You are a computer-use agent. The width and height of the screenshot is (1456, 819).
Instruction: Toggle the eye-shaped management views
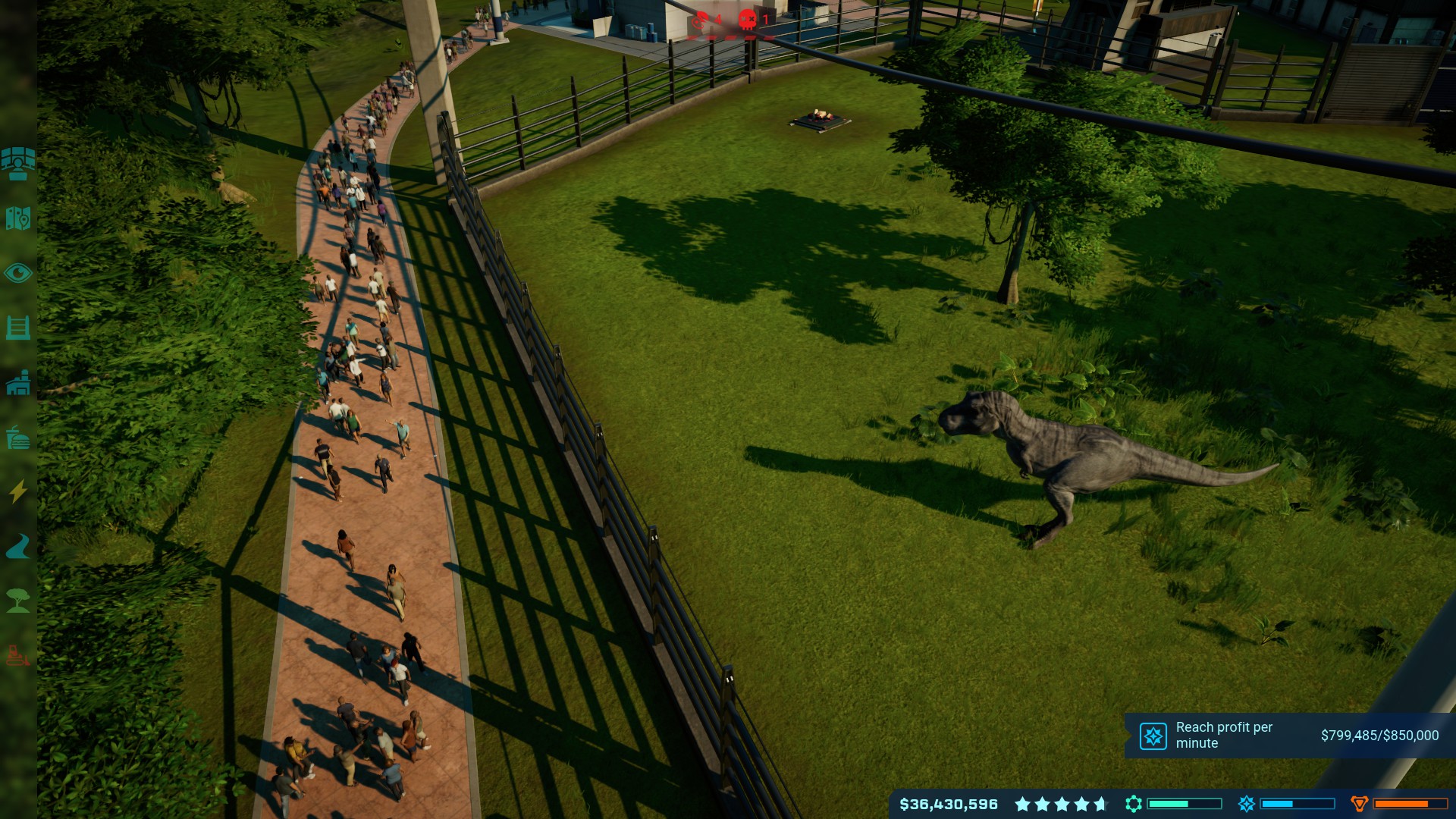click(x=18, y=273)
